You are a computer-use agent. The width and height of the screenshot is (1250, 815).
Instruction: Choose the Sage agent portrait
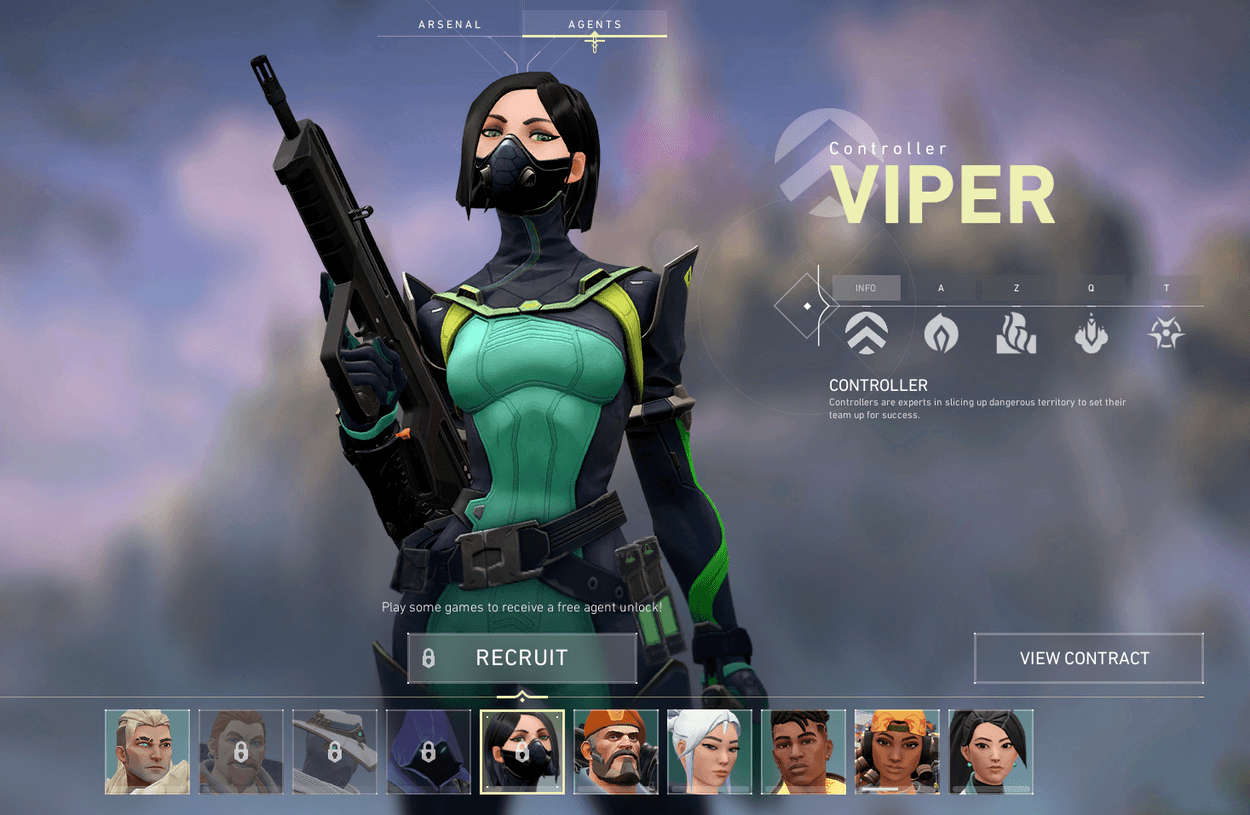pyautogui.click(x=991, y=752)
